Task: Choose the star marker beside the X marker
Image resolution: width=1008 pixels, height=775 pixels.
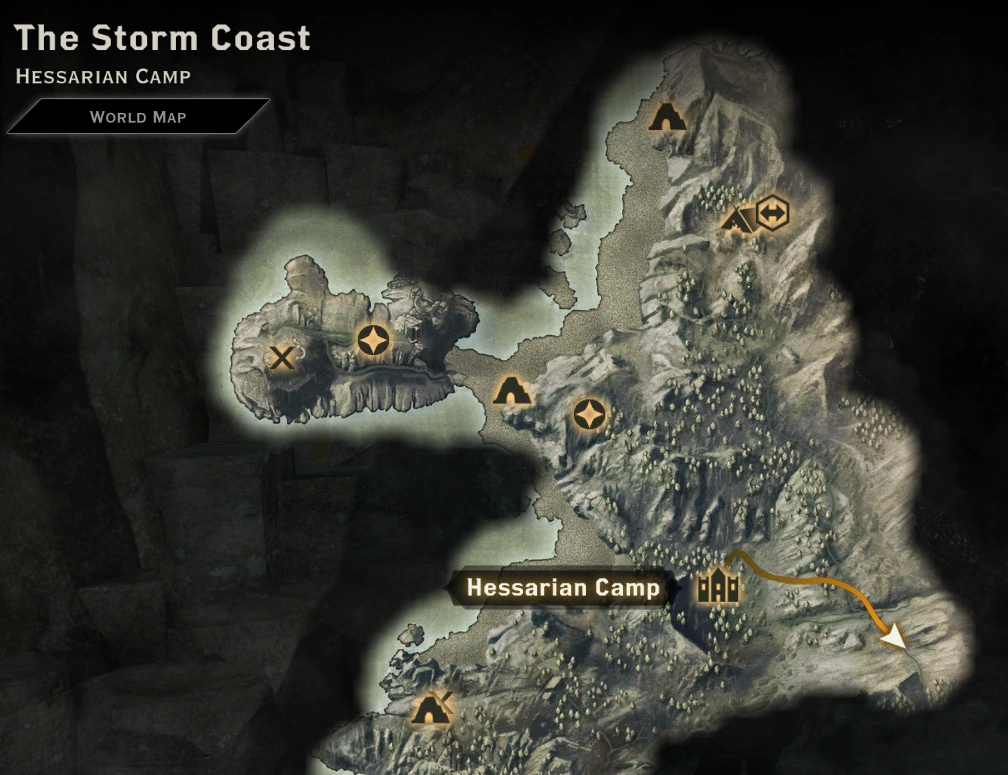Action: 373,340
